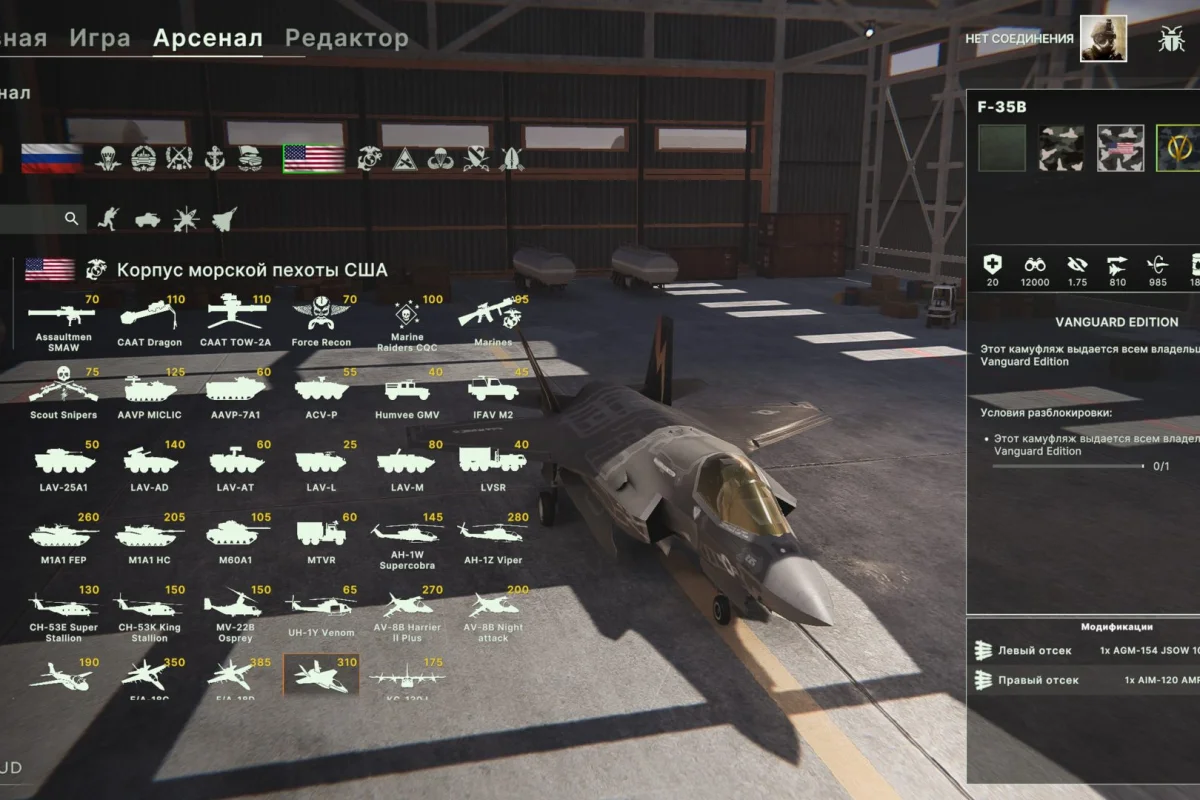Choose the Russian flag faction

(52, 158)
